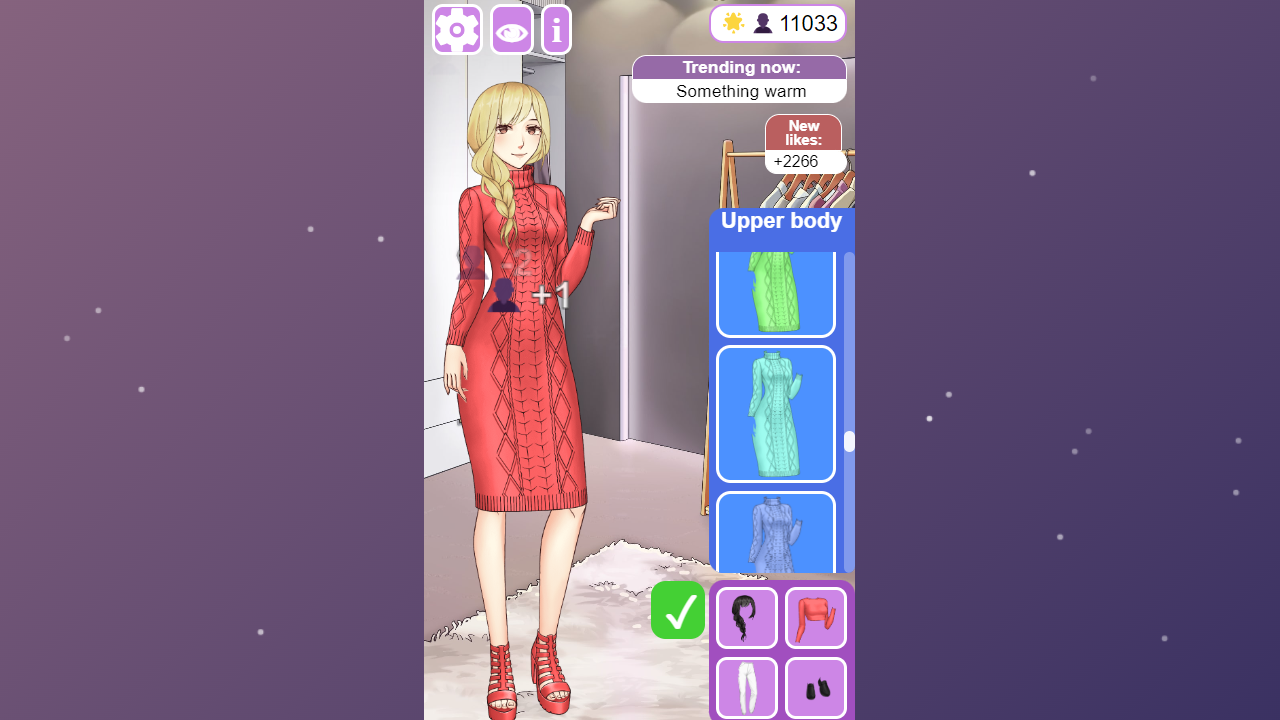Screen dimensions: 1280x720
Task: Switch to the "Upper body" panel header
Action: [x=781, y=220]
